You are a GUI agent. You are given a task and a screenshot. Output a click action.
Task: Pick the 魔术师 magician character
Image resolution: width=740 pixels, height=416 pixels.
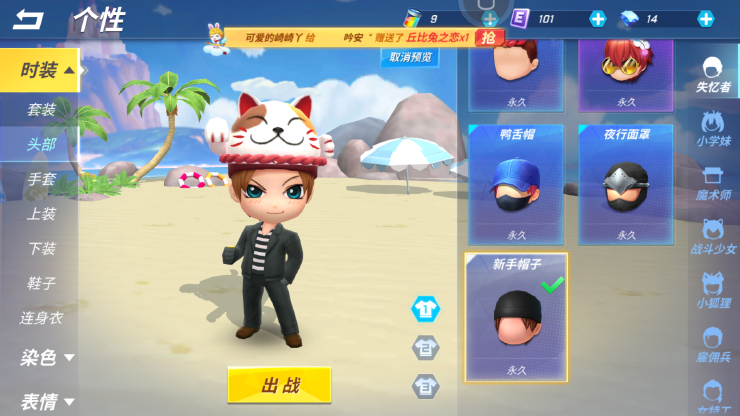(x=713, y=183)
